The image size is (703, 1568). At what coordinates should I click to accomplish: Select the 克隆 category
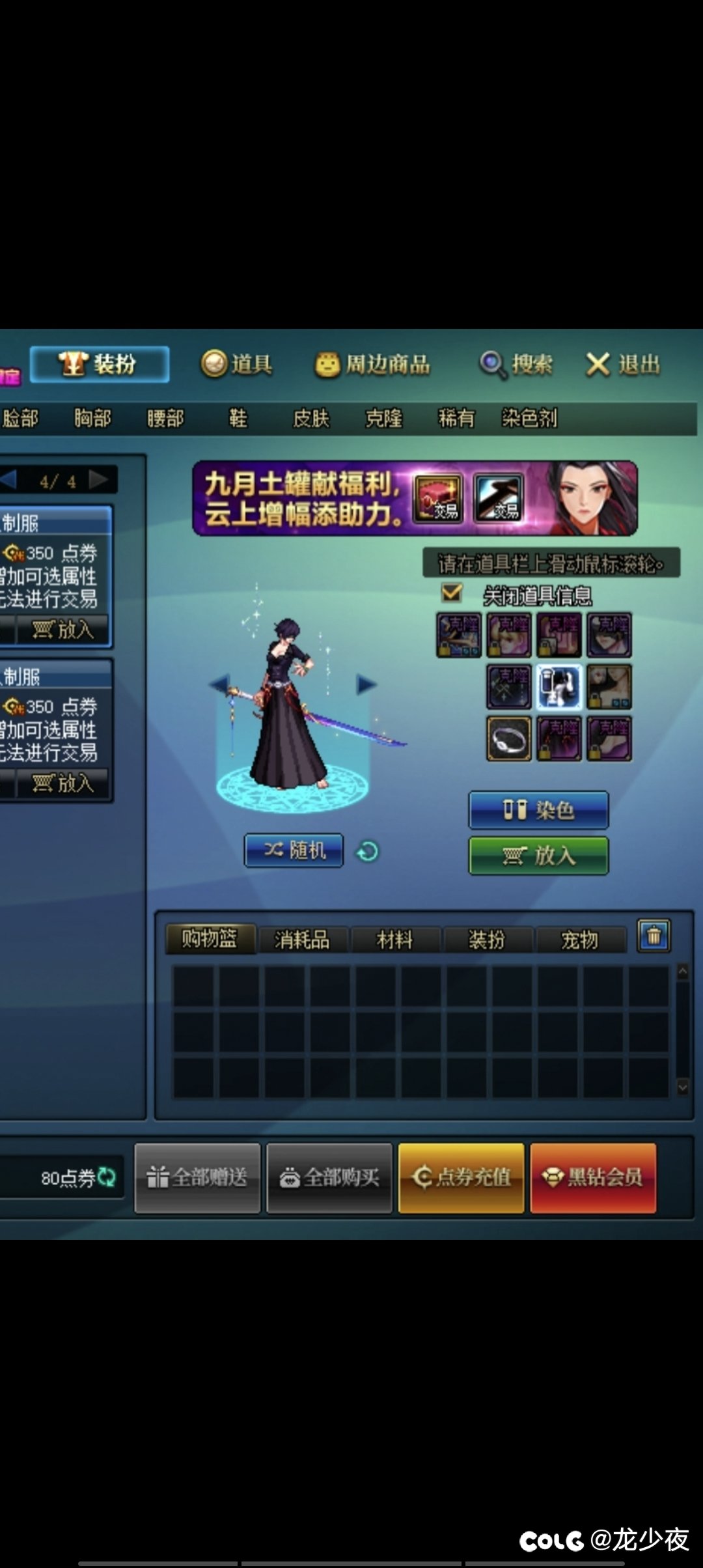click(383, 418)
